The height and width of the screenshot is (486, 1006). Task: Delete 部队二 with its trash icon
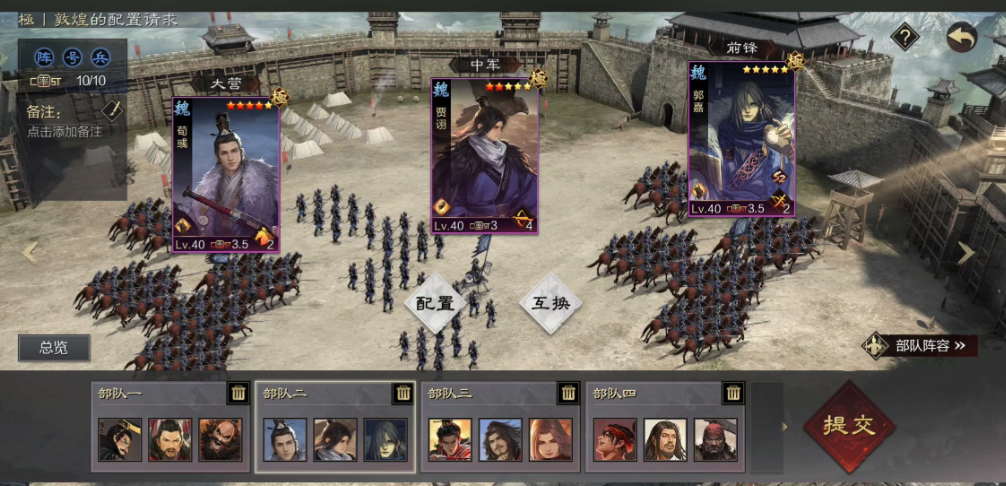[x=402, y=393]
